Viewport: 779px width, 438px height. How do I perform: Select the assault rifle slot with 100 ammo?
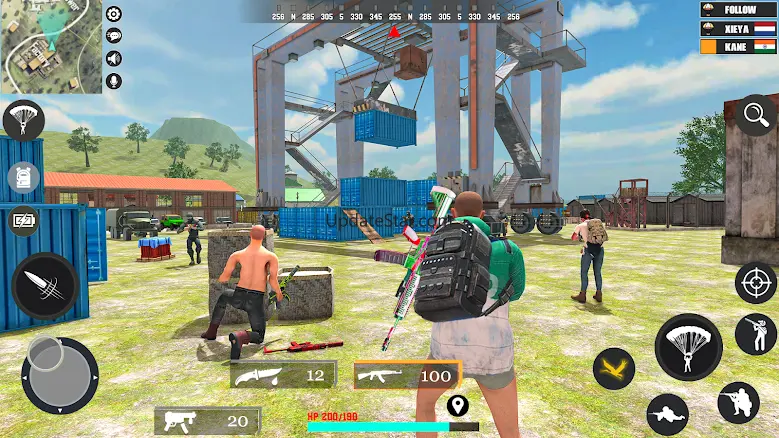pos(407,375)
